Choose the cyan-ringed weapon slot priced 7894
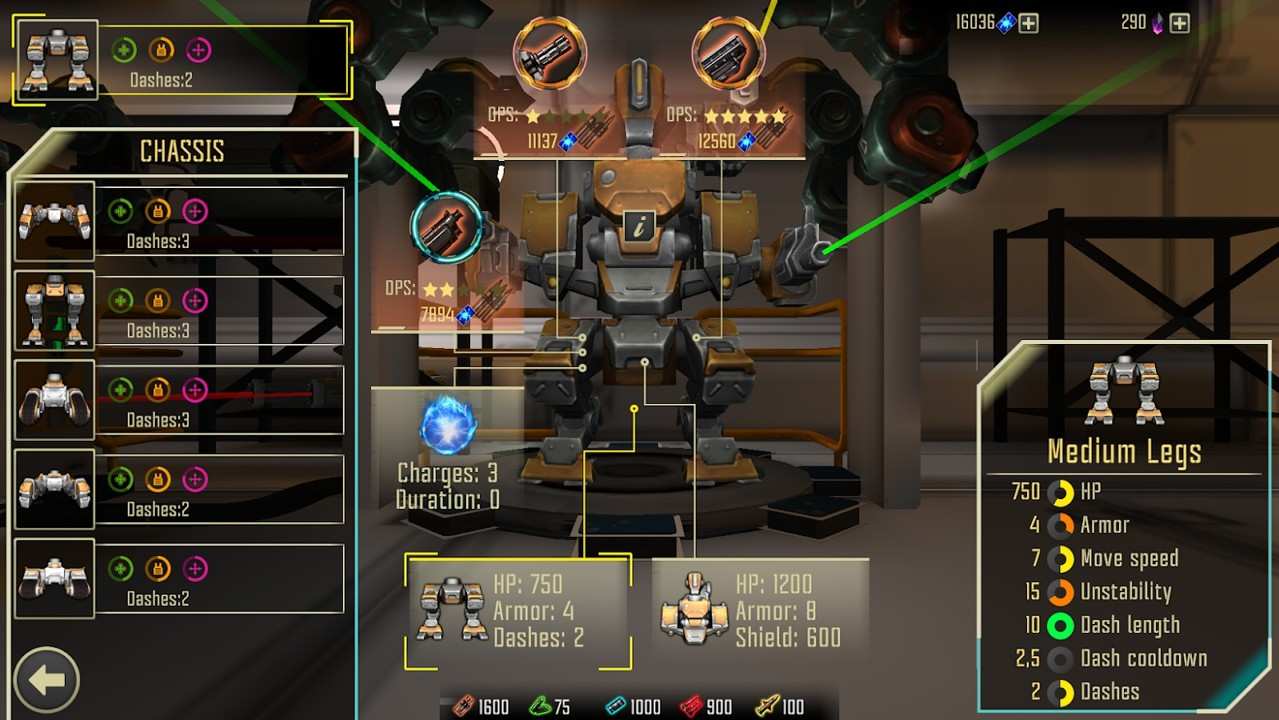The height and width of the screenshot is (720, 1279). pyautogui.click(x=446, y=228)
